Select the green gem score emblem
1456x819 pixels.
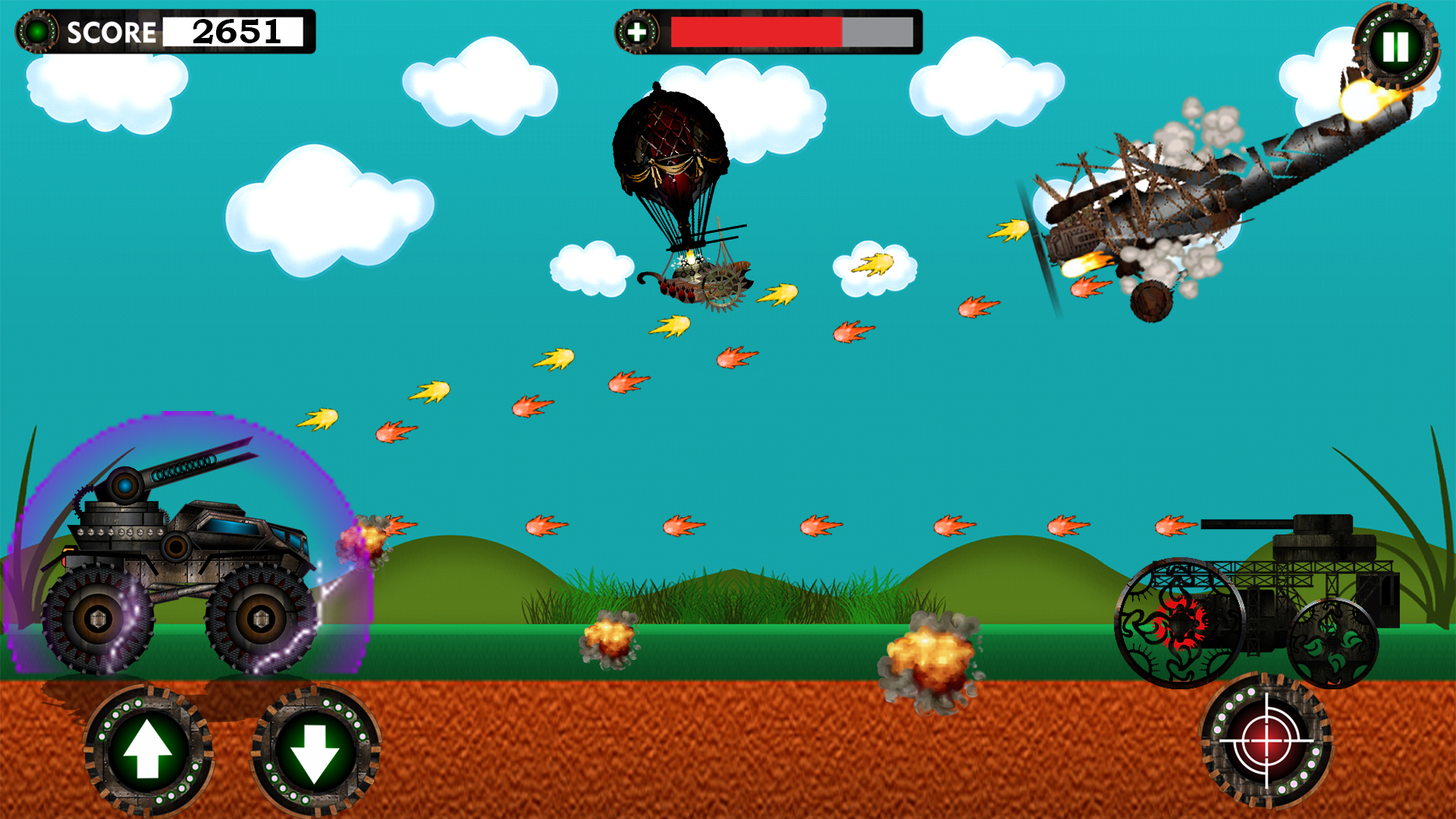click(x=36, y=32)
